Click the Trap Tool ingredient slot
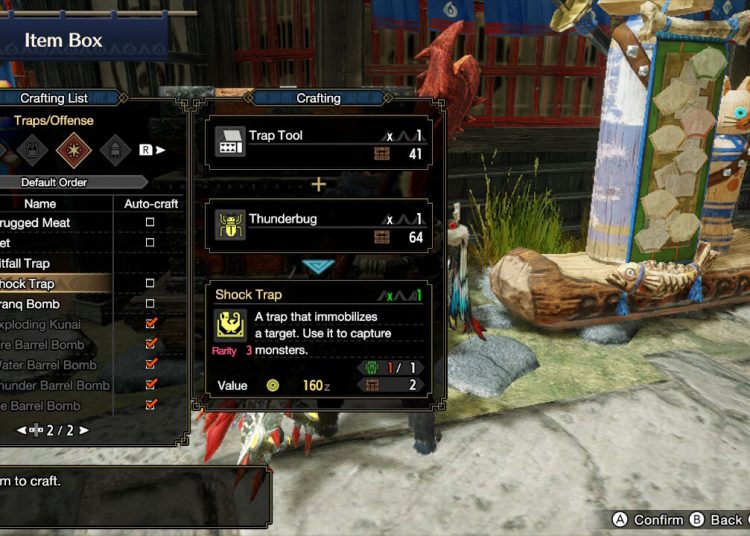 319,143
